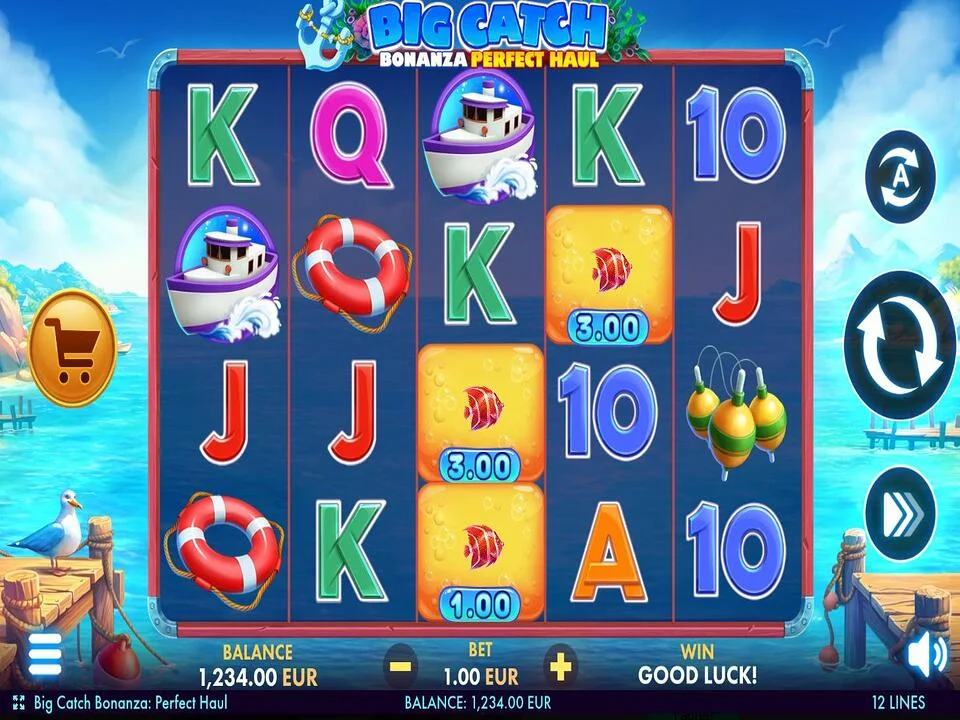This screenshot has width=960, height=720.
Task: Activate turbo spin with the double-arrow button
Action: coord(899,513)
